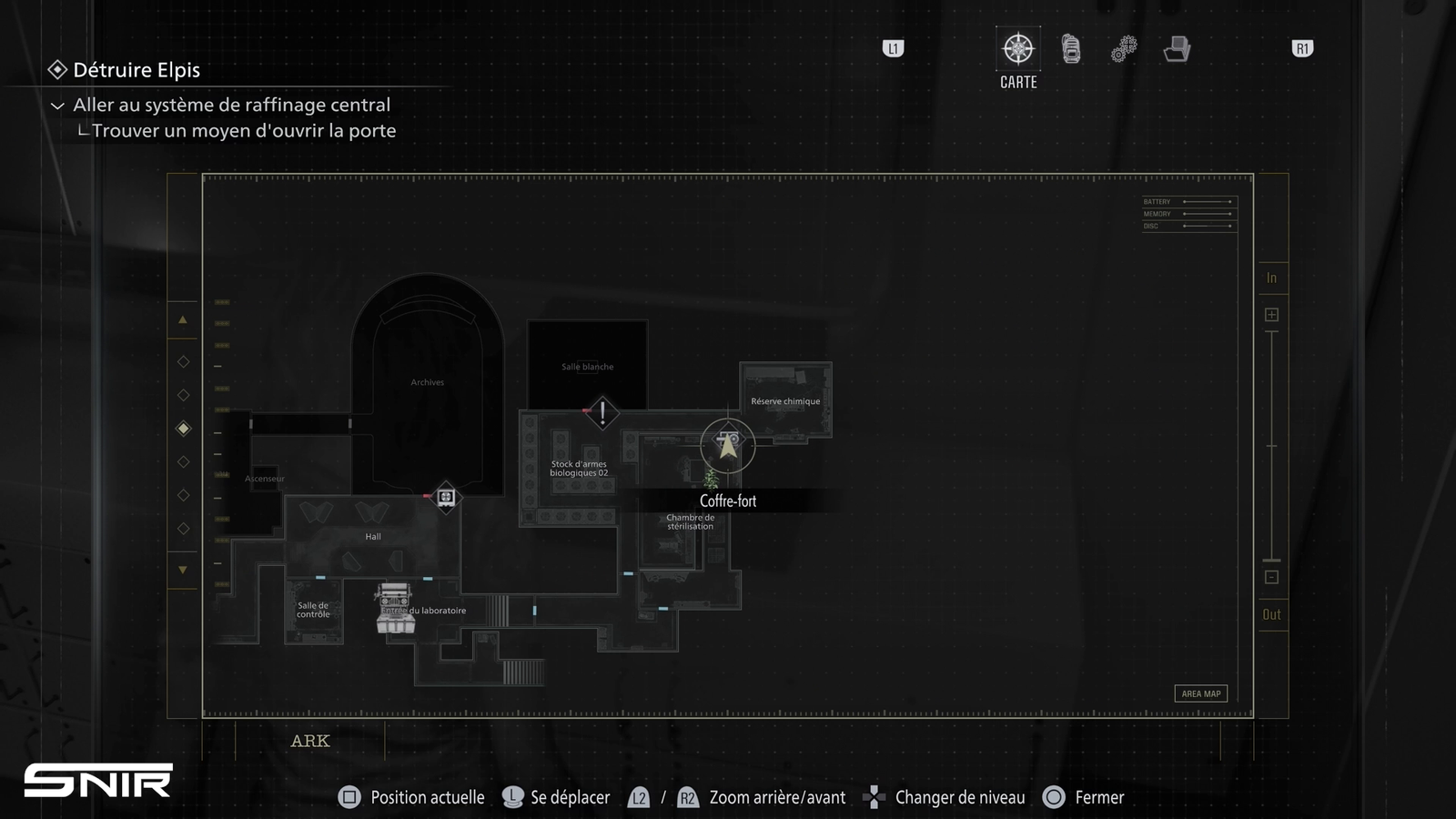
Task: Select the highlighted current floor diamond
Action: [x=183, y=429]
